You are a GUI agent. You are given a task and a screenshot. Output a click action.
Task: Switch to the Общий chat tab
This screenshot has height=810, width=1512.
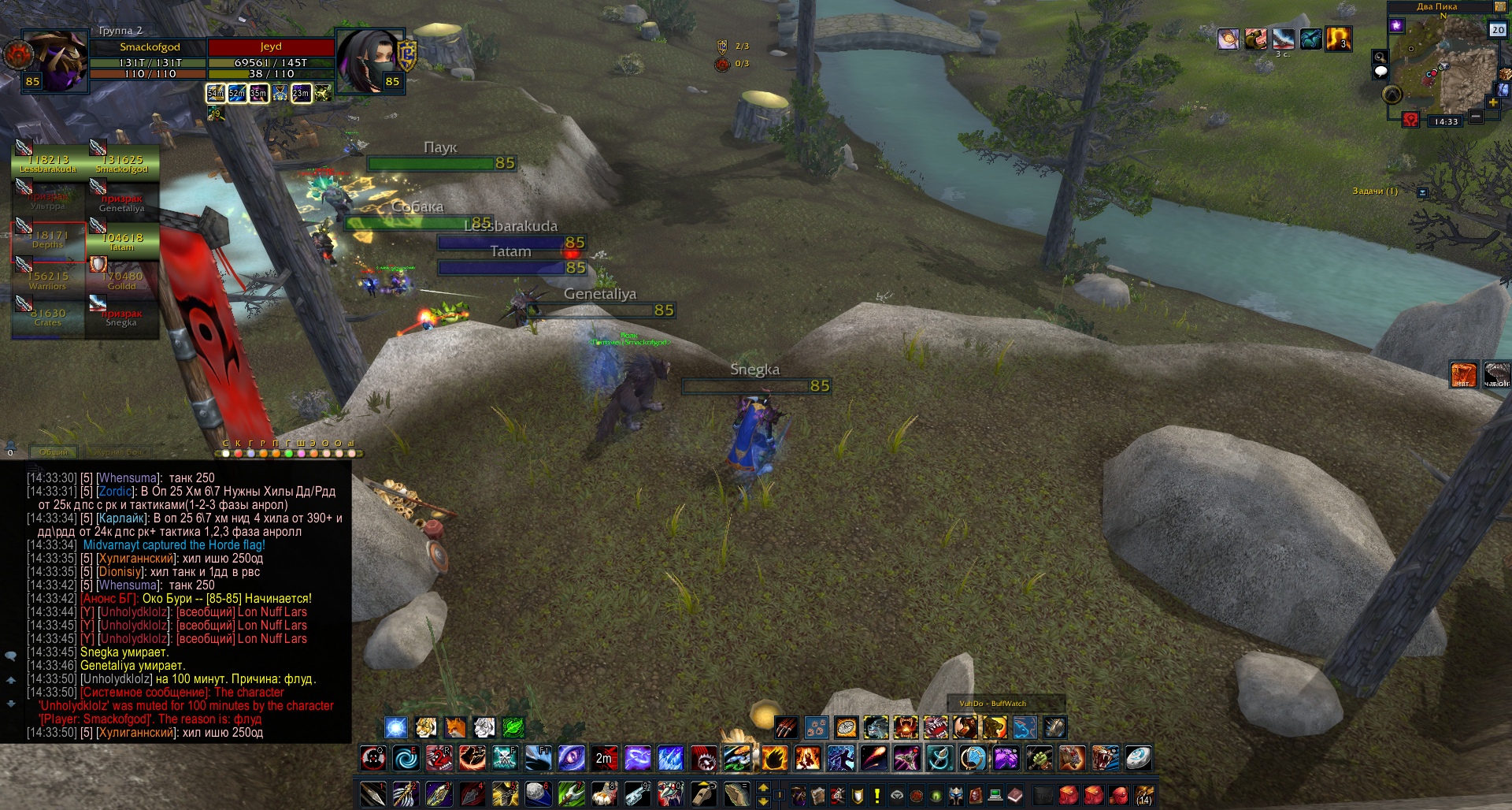(x=54, y=452)
